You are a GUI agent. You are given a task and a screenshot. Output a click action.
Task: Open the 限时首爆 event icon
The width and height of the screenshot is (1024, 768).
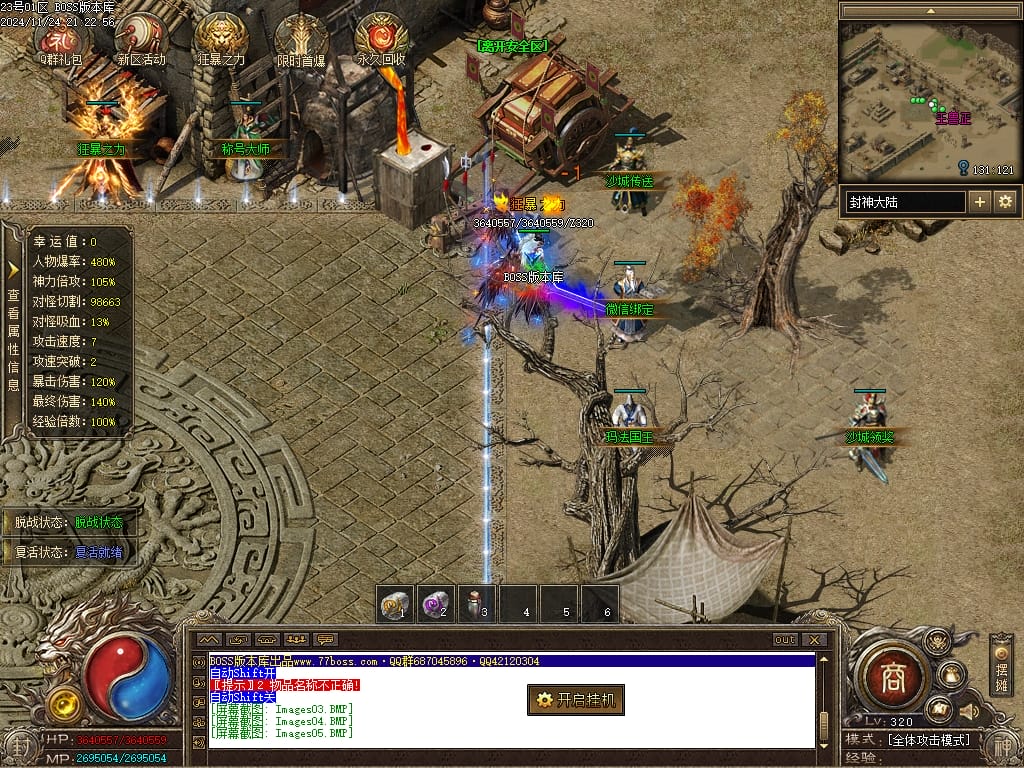(301, 38)
